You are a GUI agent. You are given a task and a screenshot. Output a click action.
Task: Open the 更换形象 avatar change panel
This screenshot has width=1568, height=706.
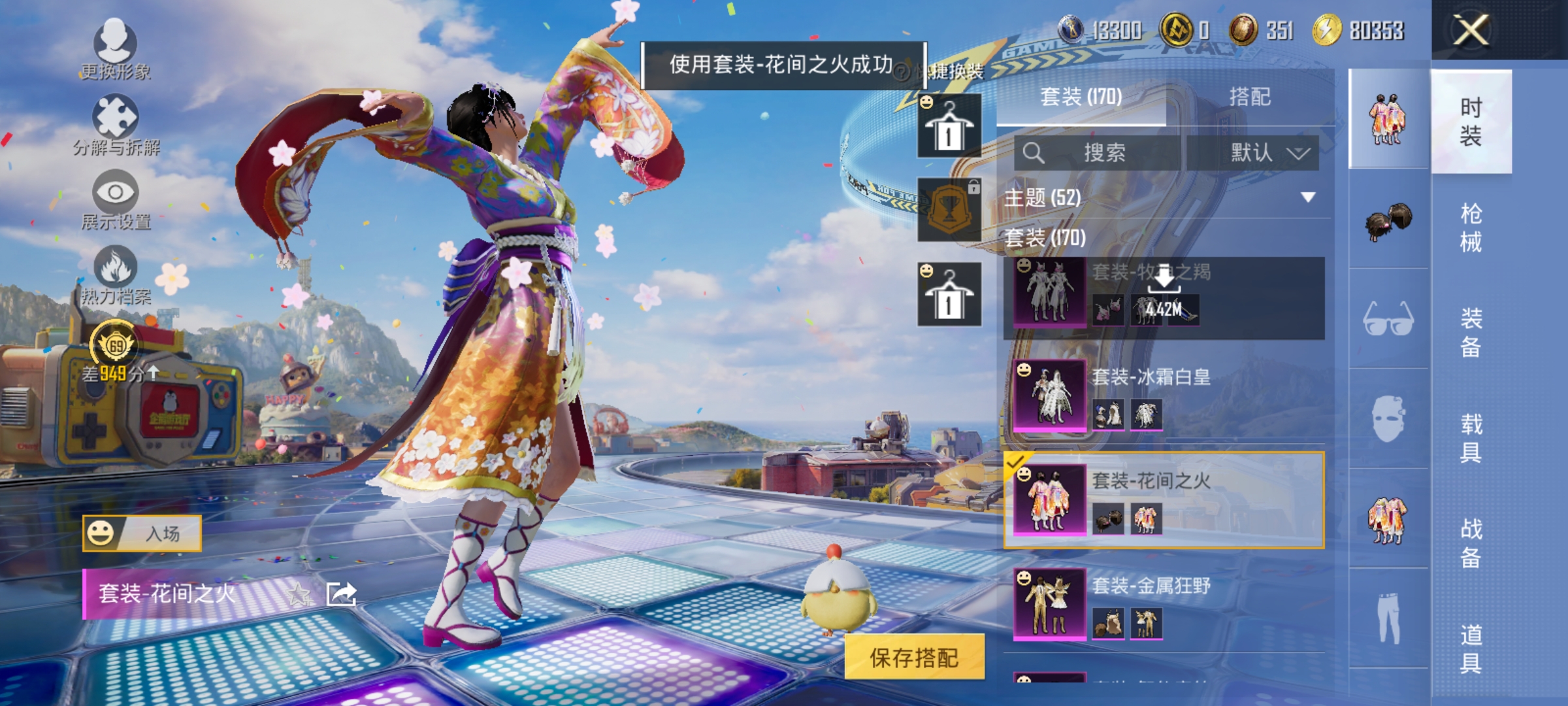116,49
